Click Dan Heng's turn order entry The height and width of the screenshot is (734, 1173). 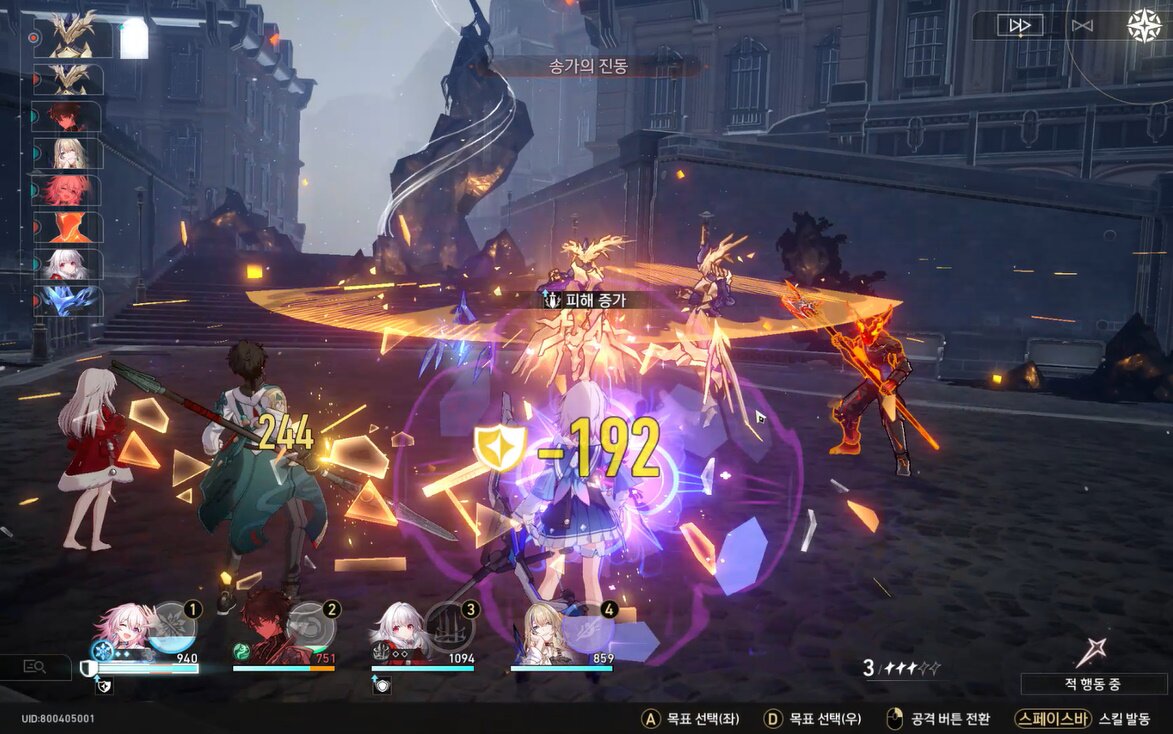[x=67, y=115]
